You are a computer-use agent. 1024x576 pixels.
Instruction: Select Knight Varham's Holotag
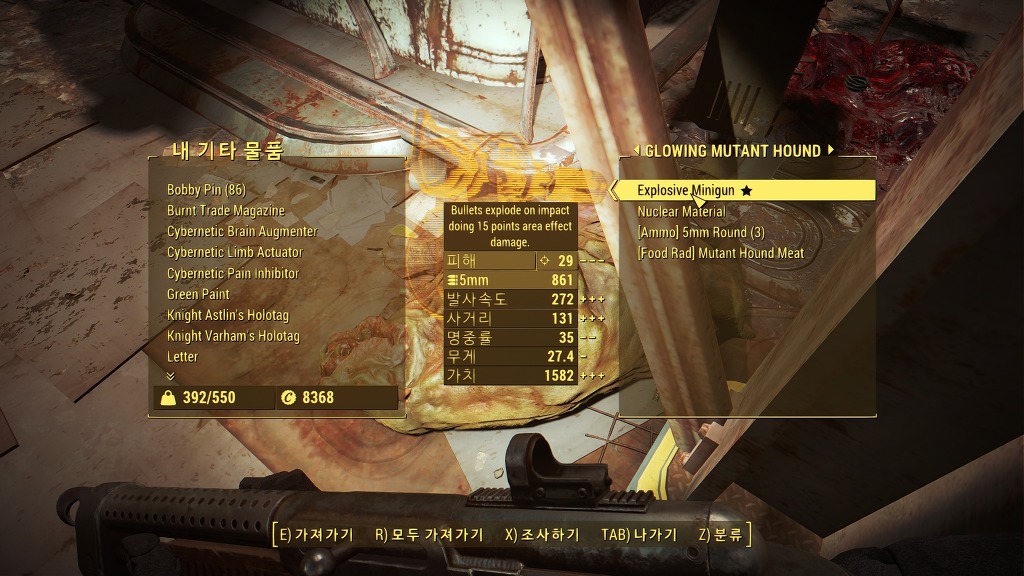pyautogui.click(x=233, y=336)
